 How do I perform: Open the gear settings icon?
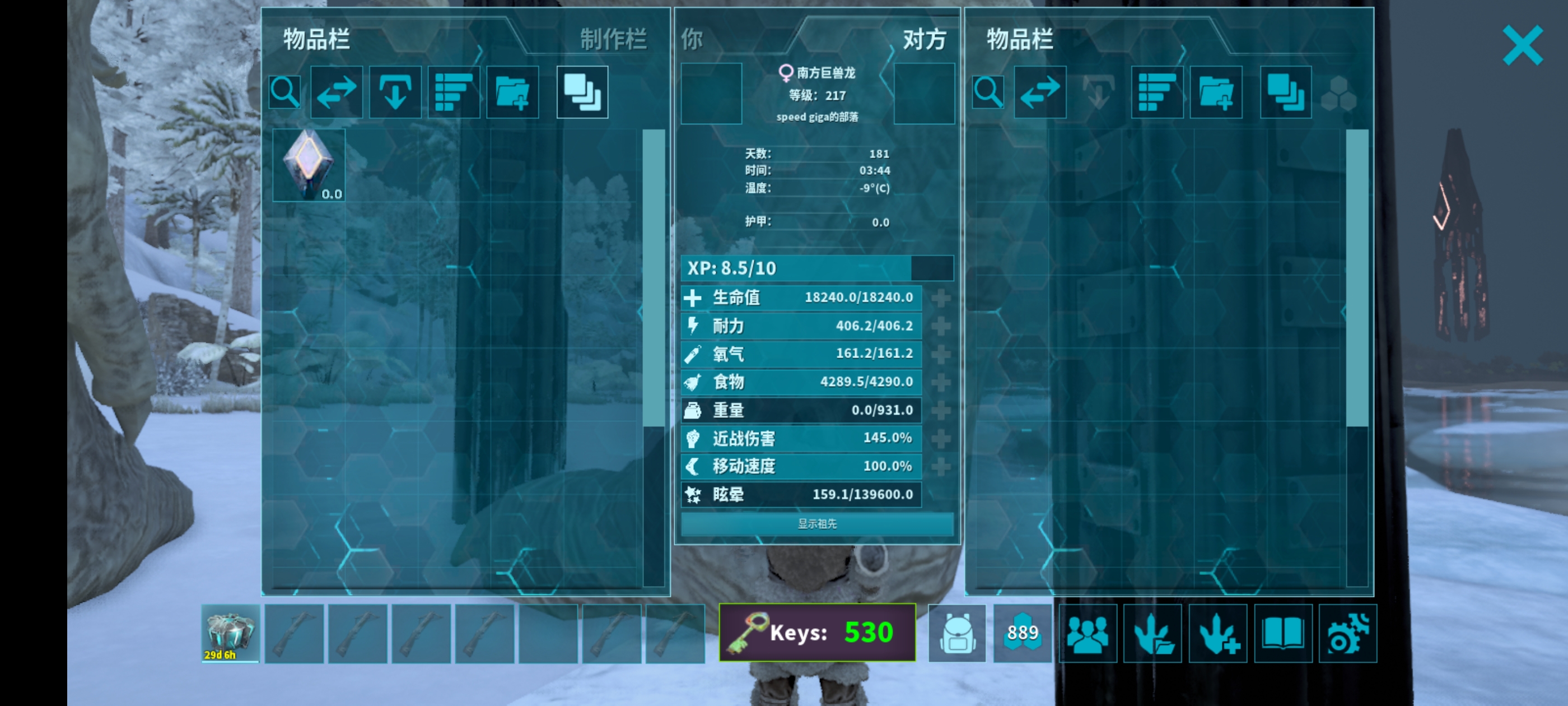pos(1348,634)
